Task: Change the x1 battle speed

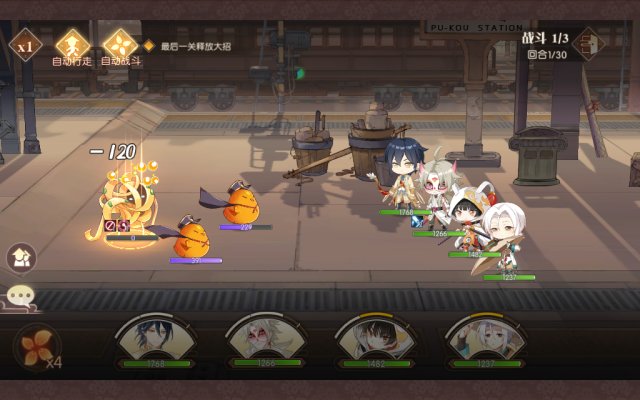Action: tap(23, 44)
